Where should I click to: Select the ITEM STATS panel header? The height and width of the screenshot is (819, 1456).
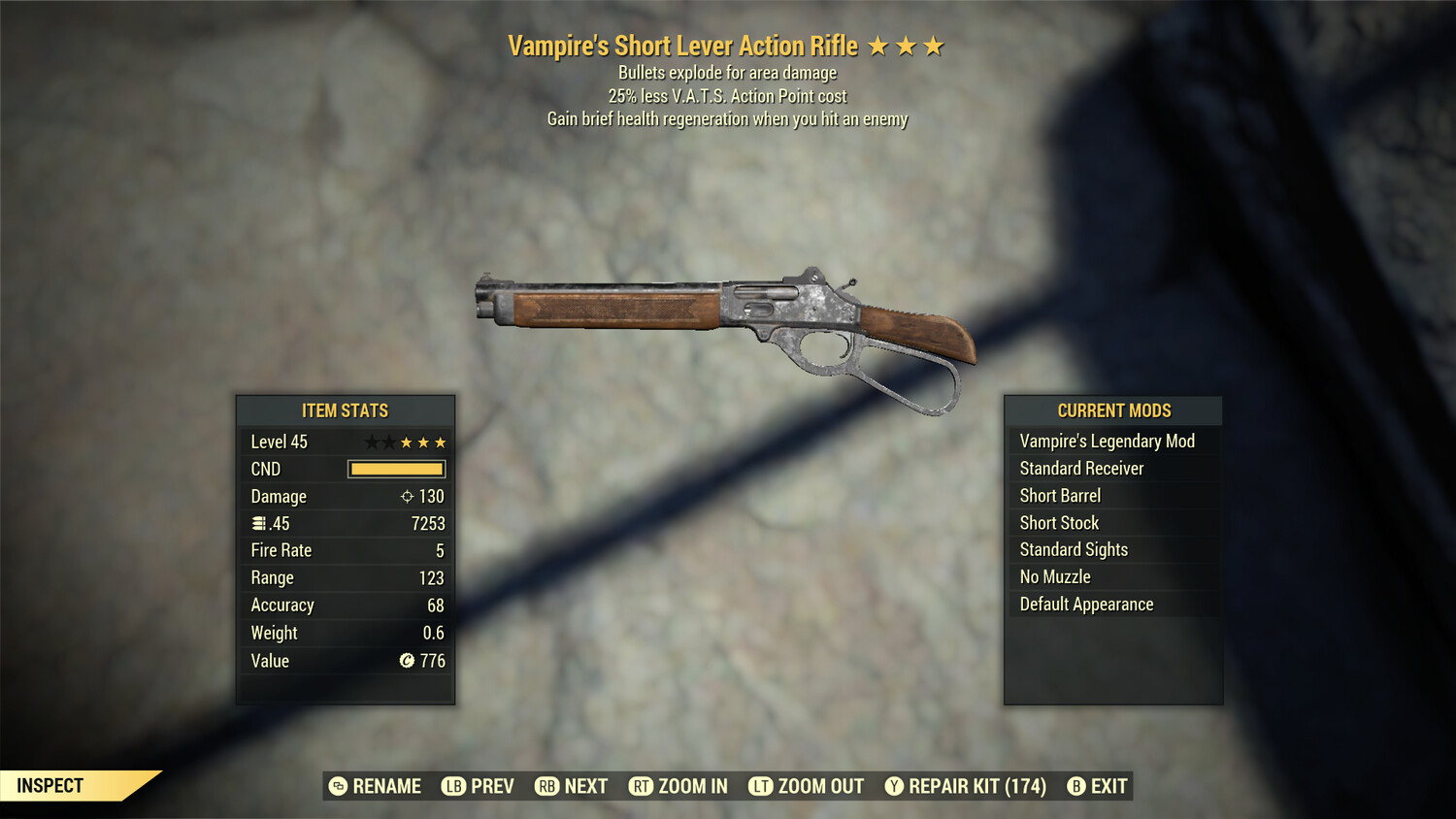[x=346, y=410]
